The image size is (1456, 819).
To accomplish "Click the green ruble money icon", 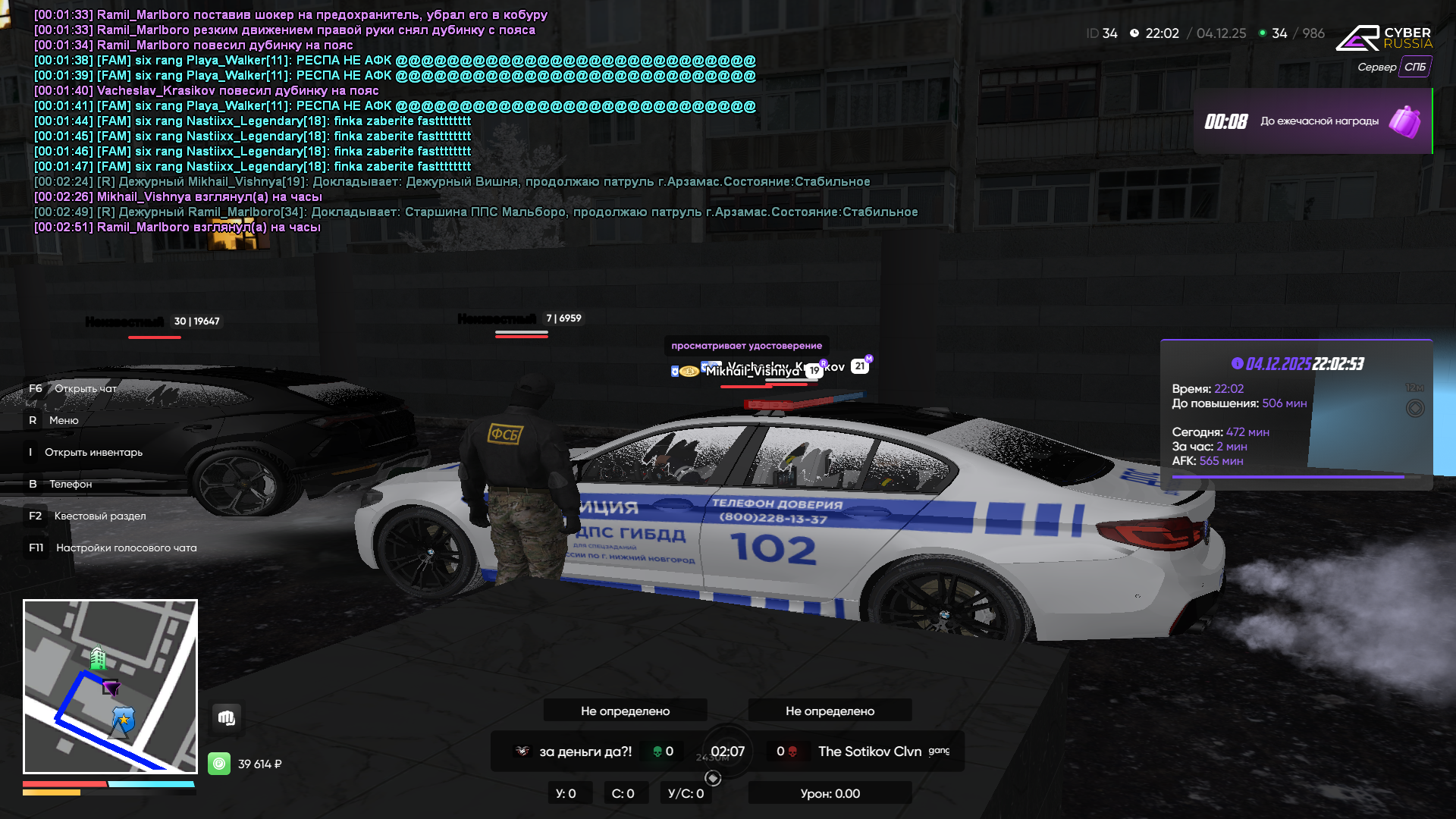I will [x=219, y=764].
